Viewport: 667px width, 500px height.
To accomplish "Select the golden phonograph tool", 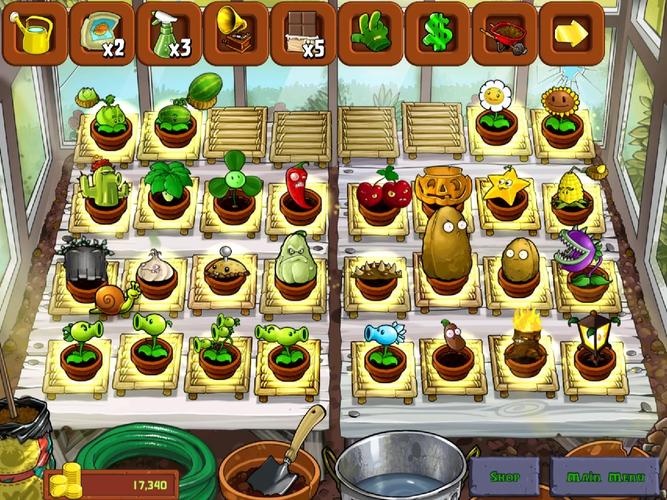I will click(x=236, y=33).
